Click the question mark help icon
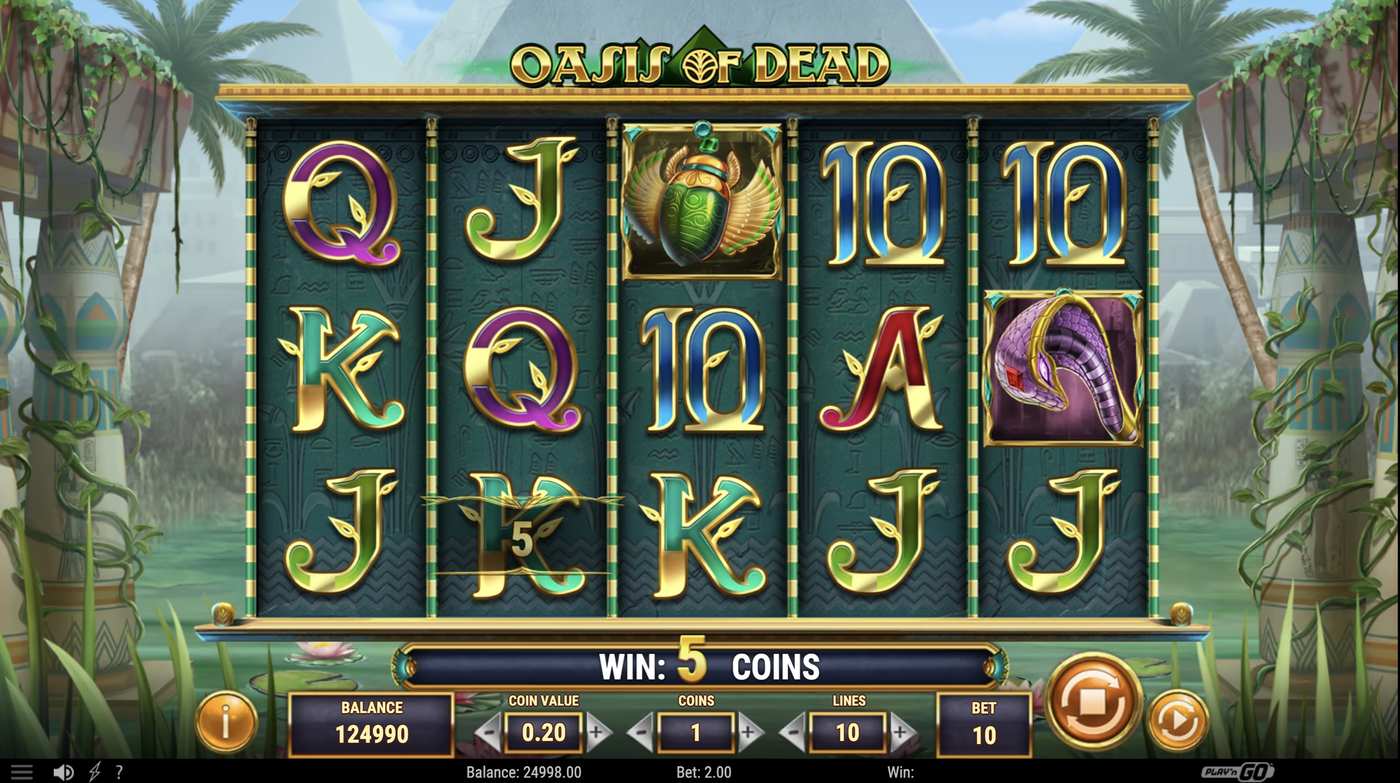The width and height of the screenshot is (1400, 783). click(x=119, y=770)
